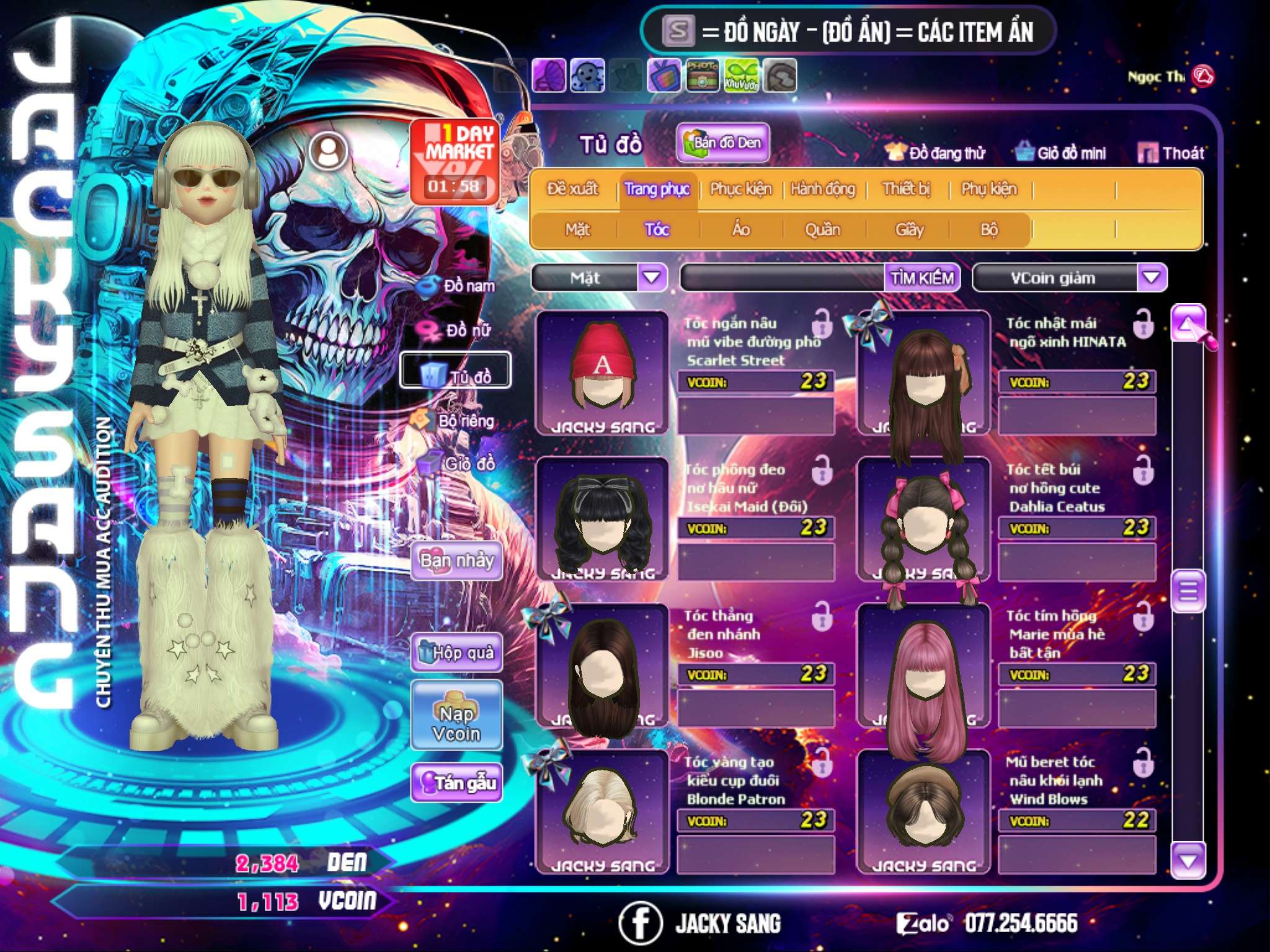This screenshot has width=1270, height=952.
Task: Choose the Áo clothing subcategory
Action: [x=740, y=230]
